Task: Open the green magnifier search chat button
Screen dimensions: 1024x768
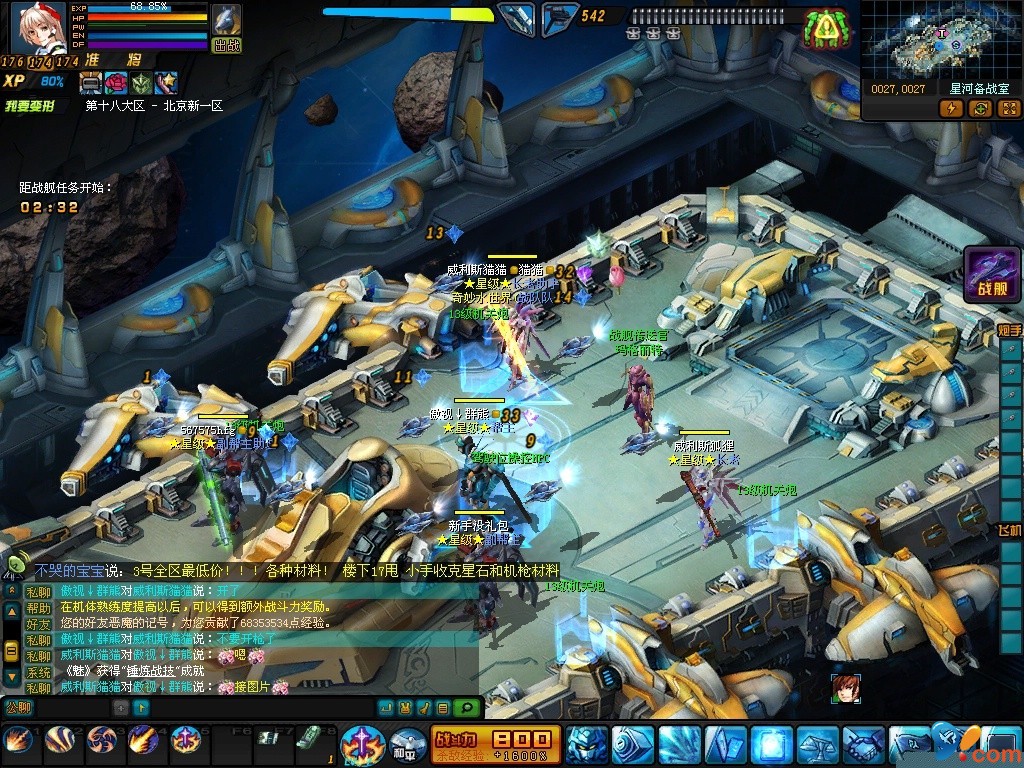Action: coord(466,708)
